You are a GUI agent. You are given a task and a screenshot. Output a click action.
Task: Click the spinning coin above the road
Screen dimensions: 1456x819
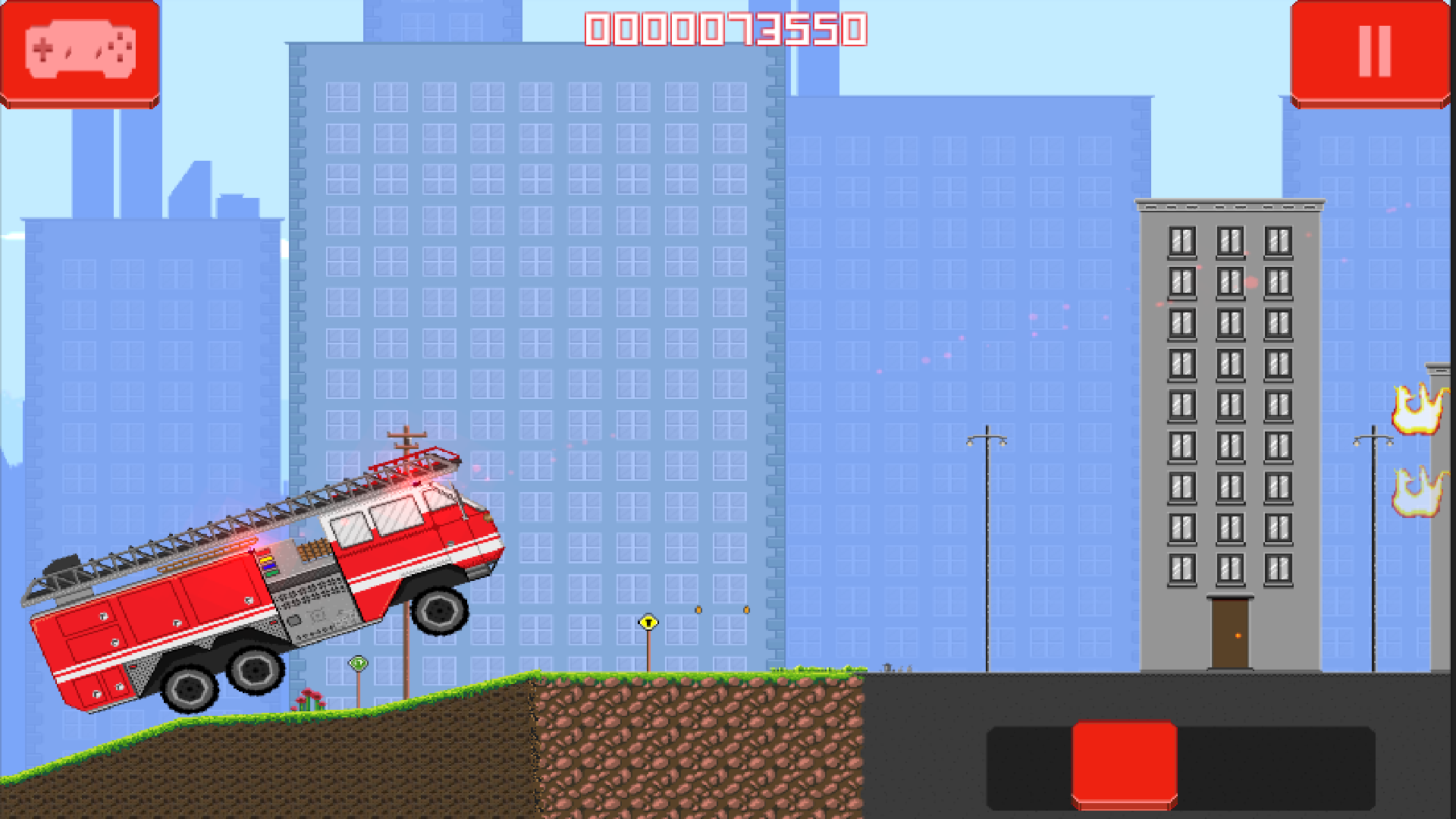699,609
